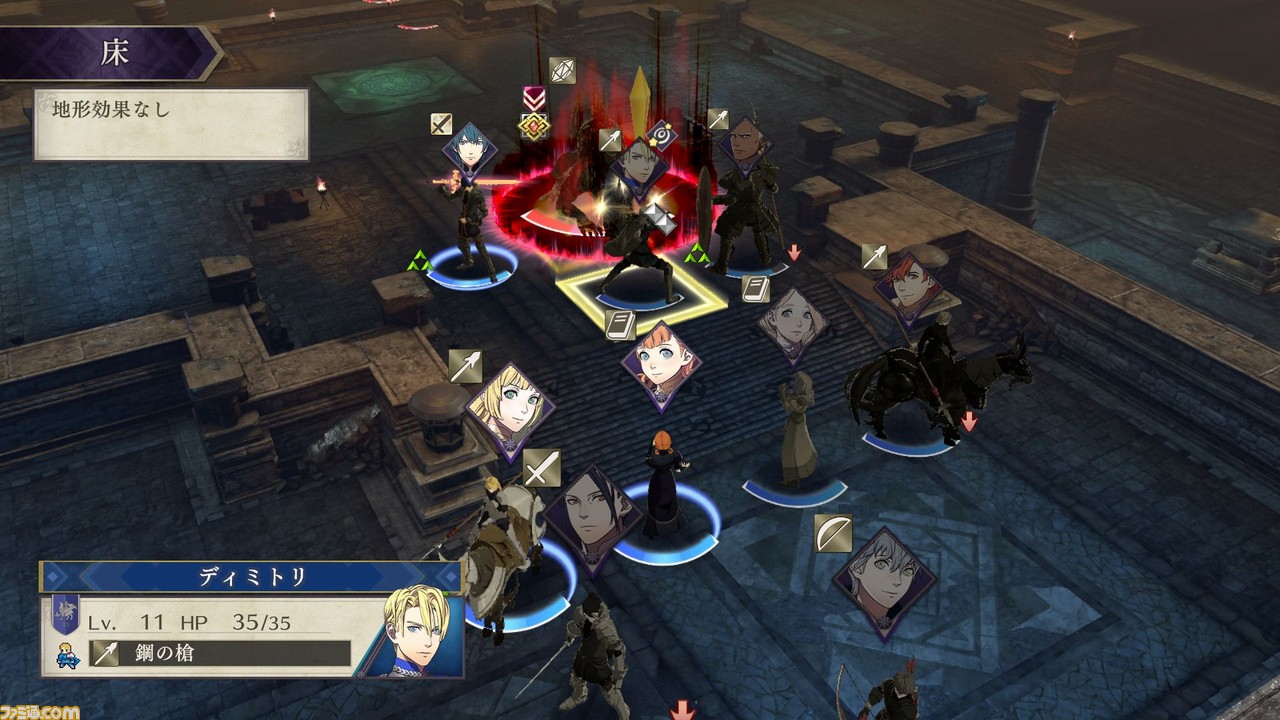Click the tome icon beside Annette
1280x720 pixels.
(x=620, y=324)
